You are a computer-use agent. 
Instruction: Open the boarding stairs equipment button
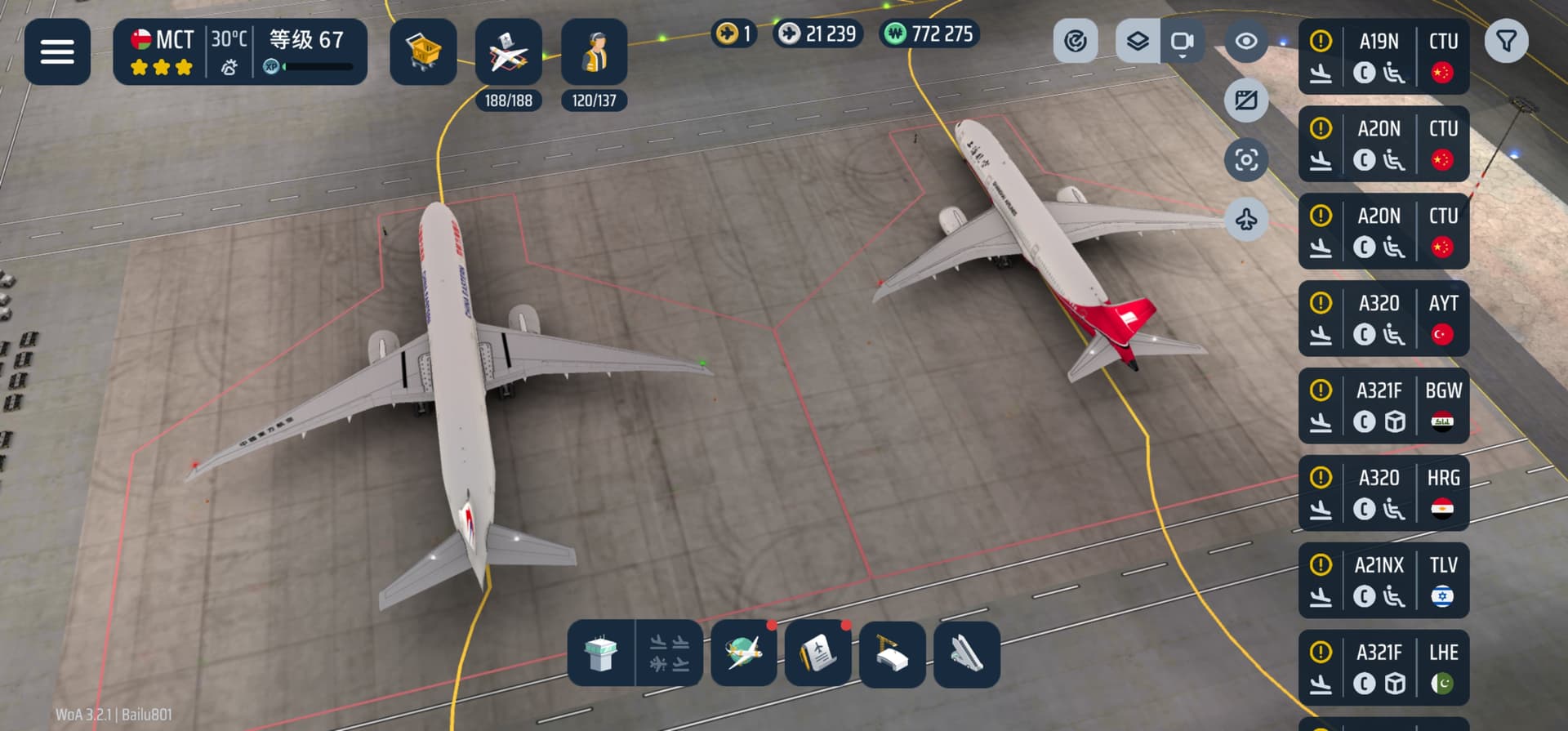(966, 653)
